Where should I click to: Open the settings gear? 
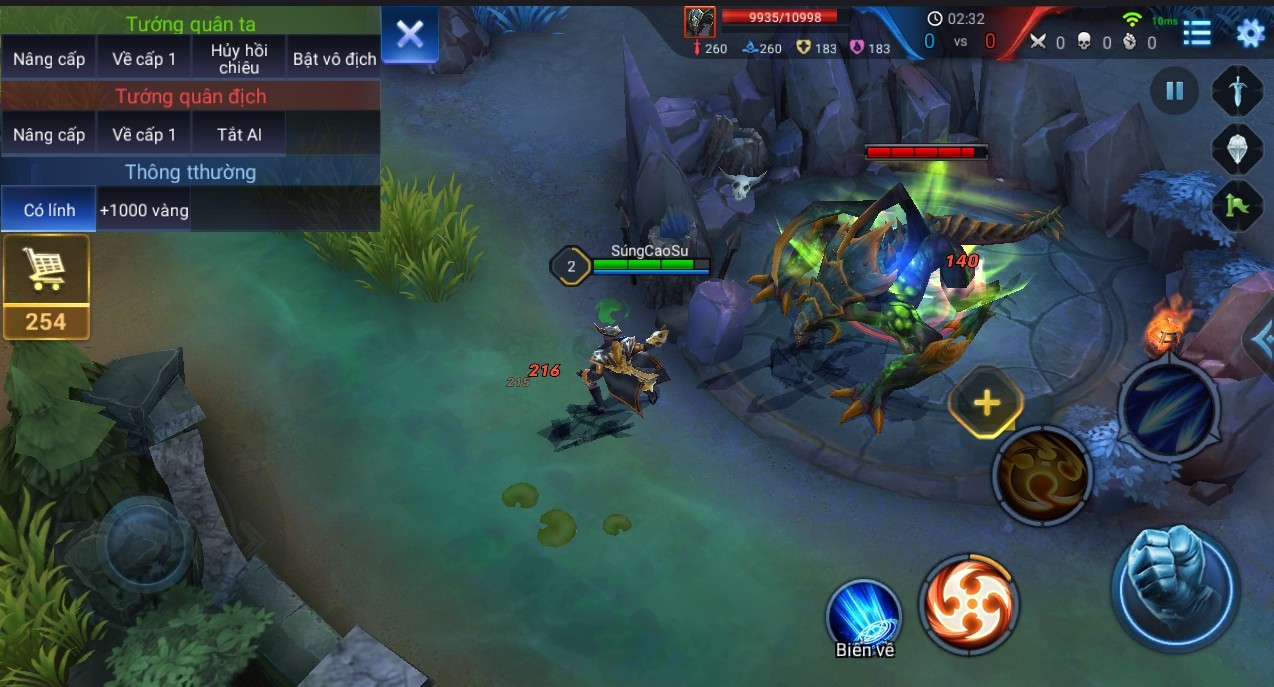coord(1250,34)
